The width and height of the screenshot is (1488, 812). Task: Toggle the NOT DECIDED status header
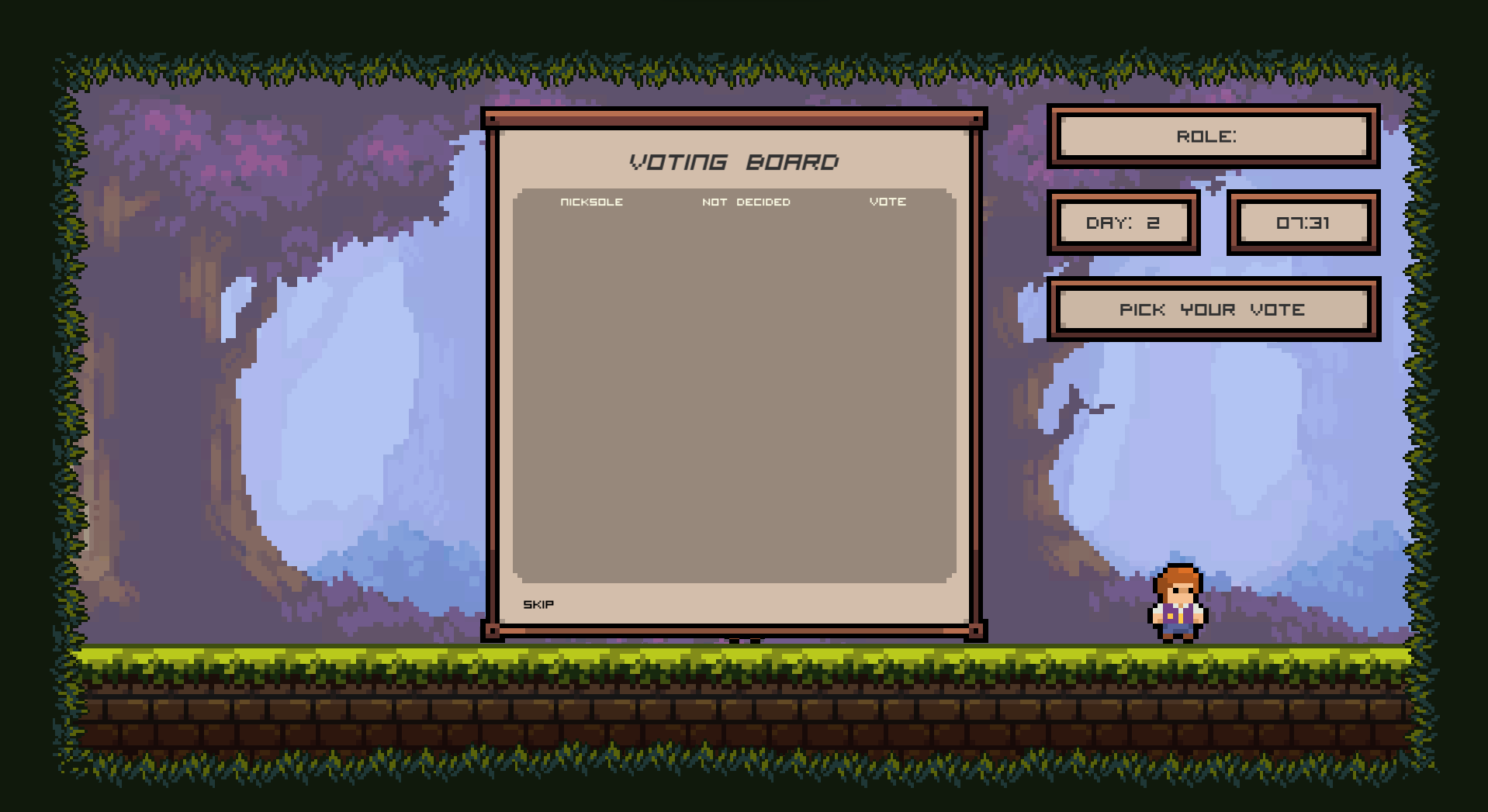coord(746,202)
